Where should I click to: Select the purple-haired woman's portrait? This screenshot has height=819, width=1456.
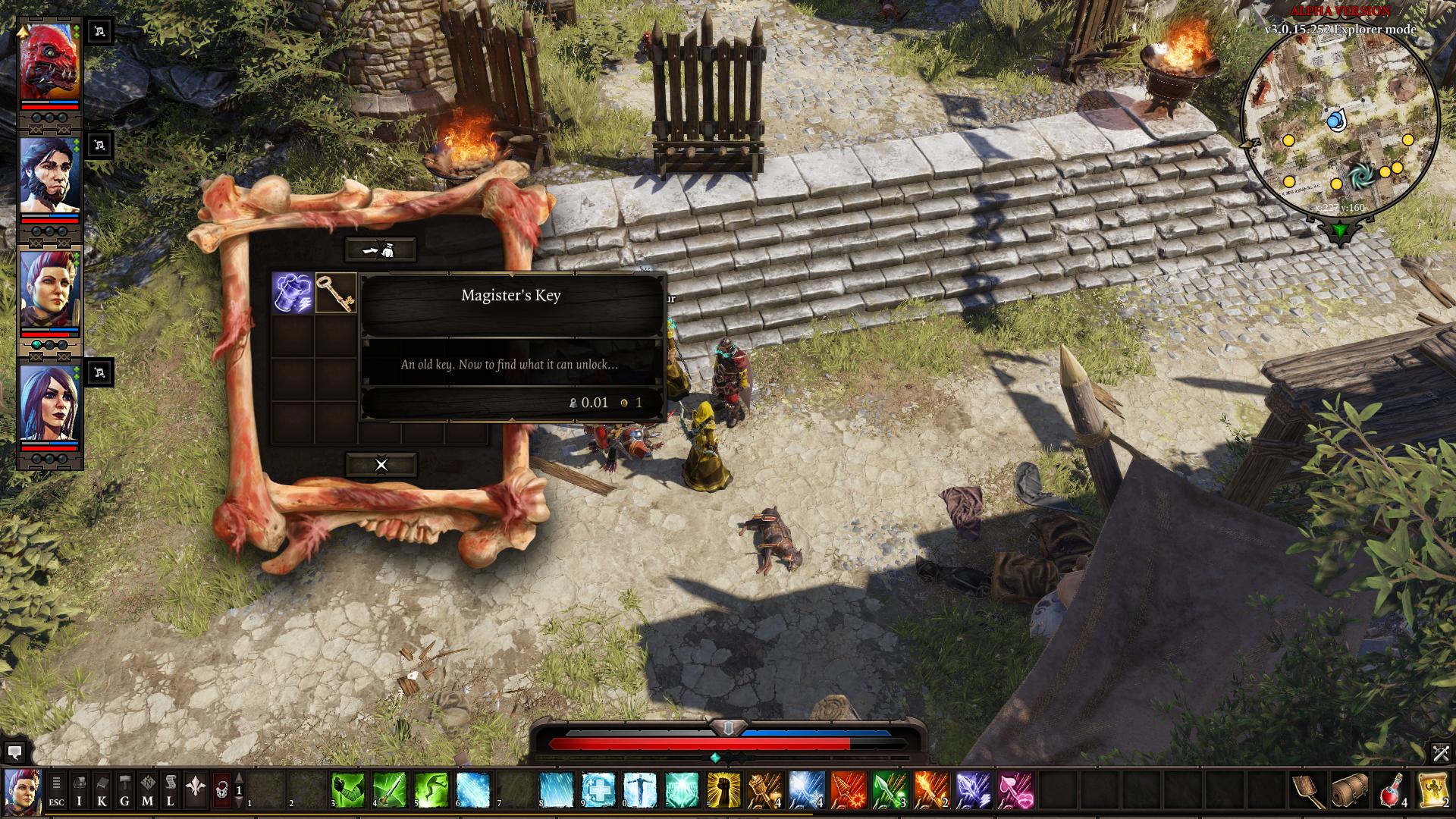click(x=50, y=402)
